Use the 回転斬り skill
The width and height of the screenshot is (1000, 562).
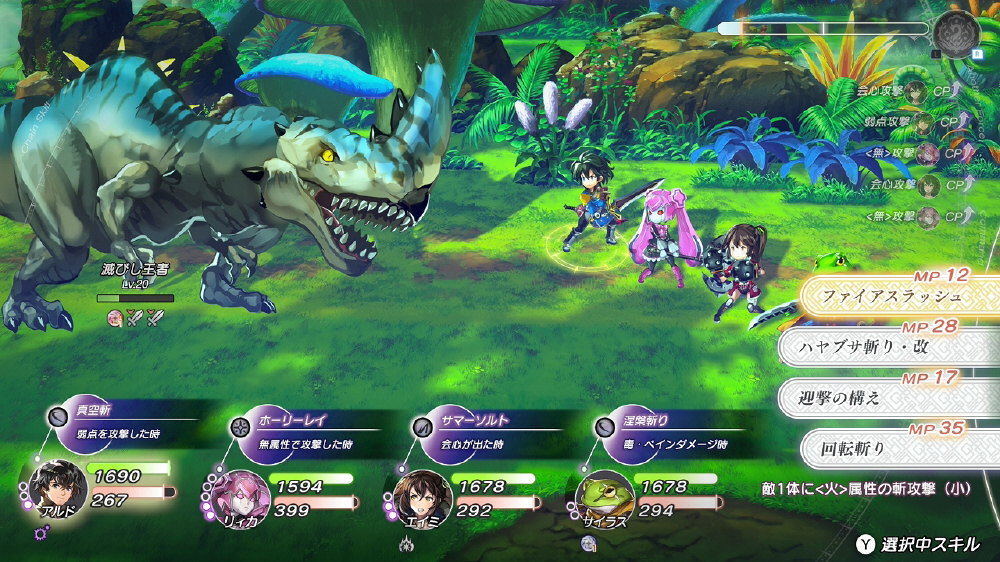pyautogui.click(x=880, y=447)
